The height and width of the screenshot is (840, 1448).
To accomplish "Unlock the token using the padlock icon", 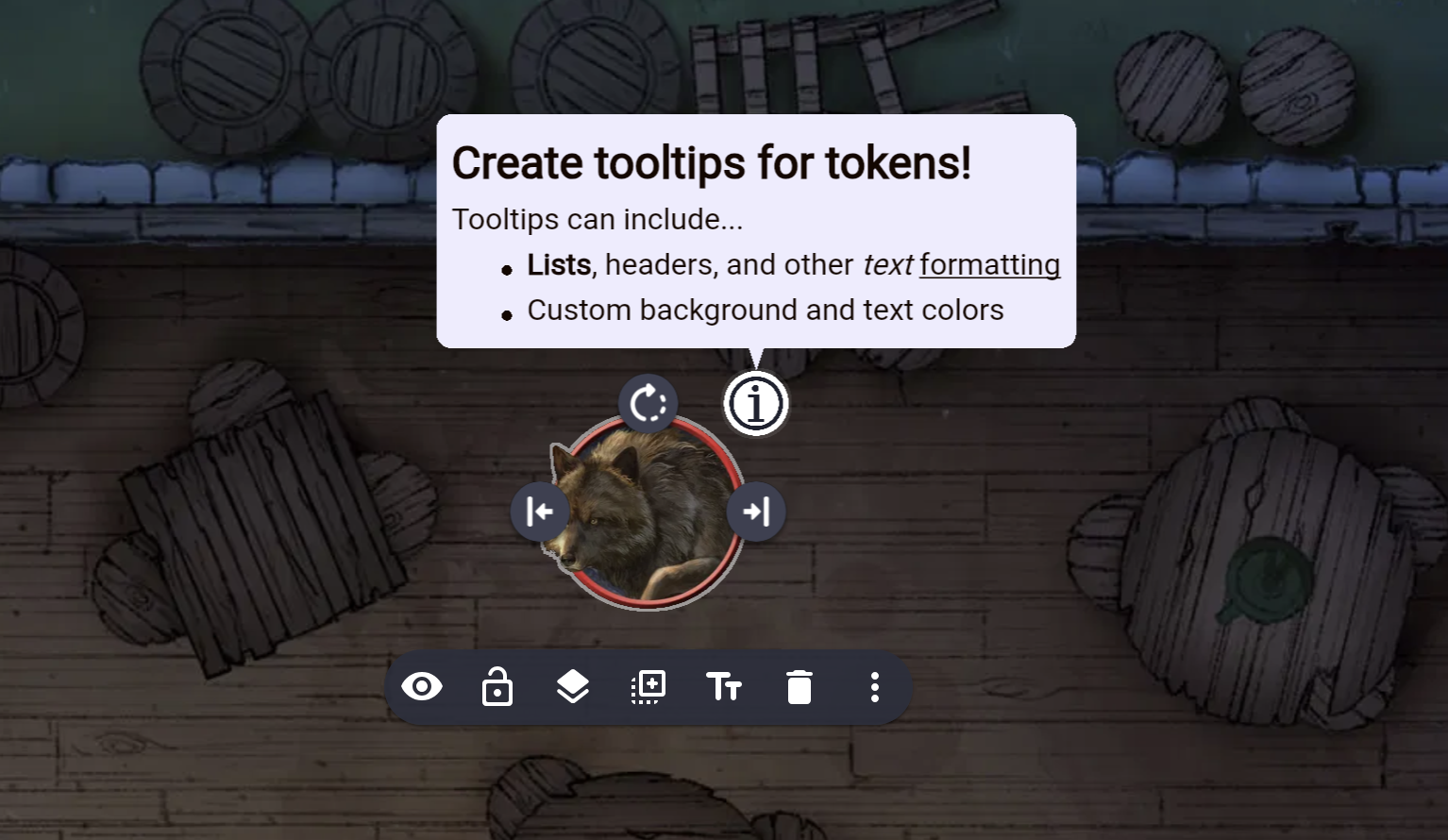I will (497, 687).
